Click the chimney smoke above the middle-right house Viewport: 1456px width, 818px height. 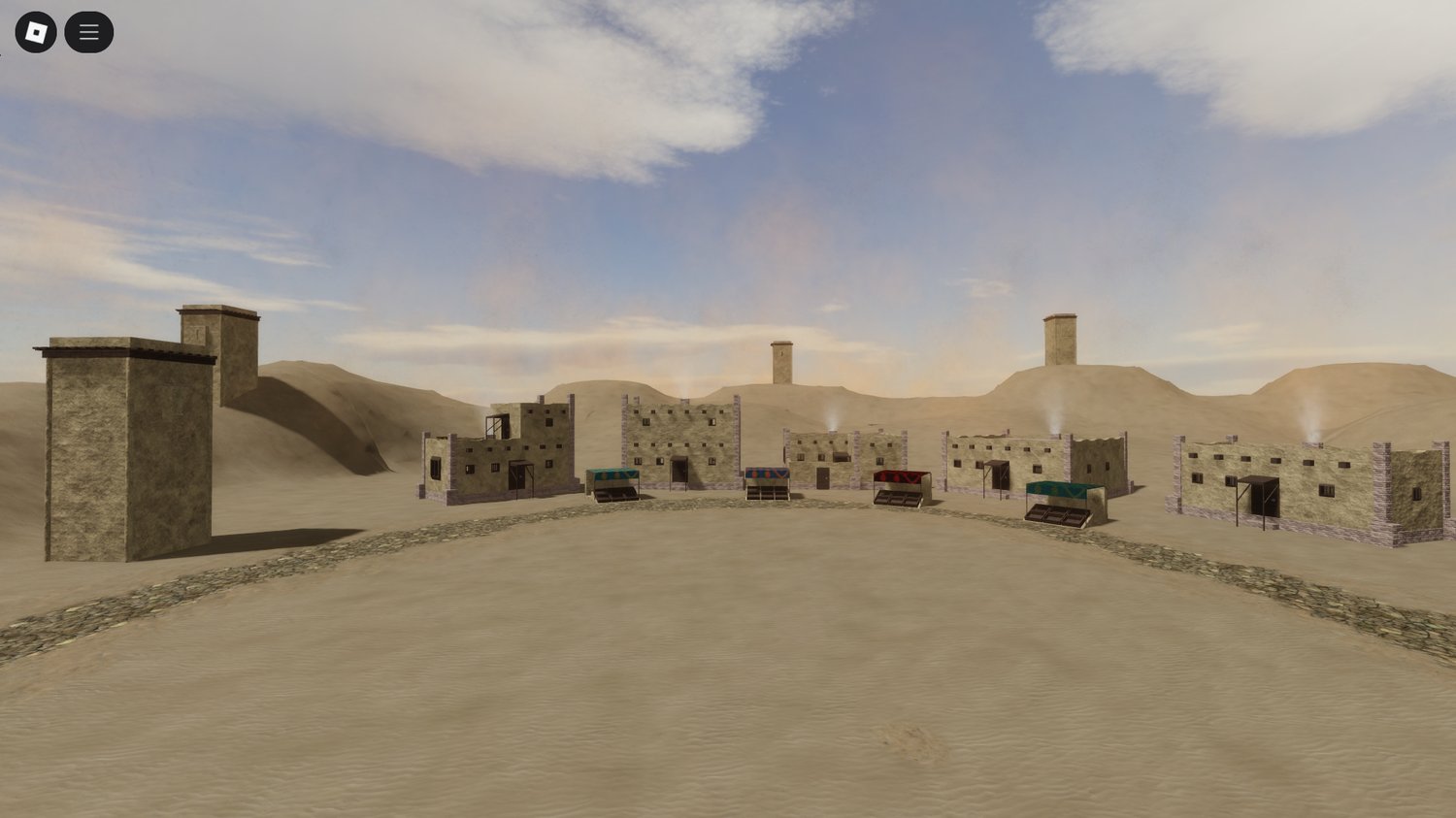1053,417
